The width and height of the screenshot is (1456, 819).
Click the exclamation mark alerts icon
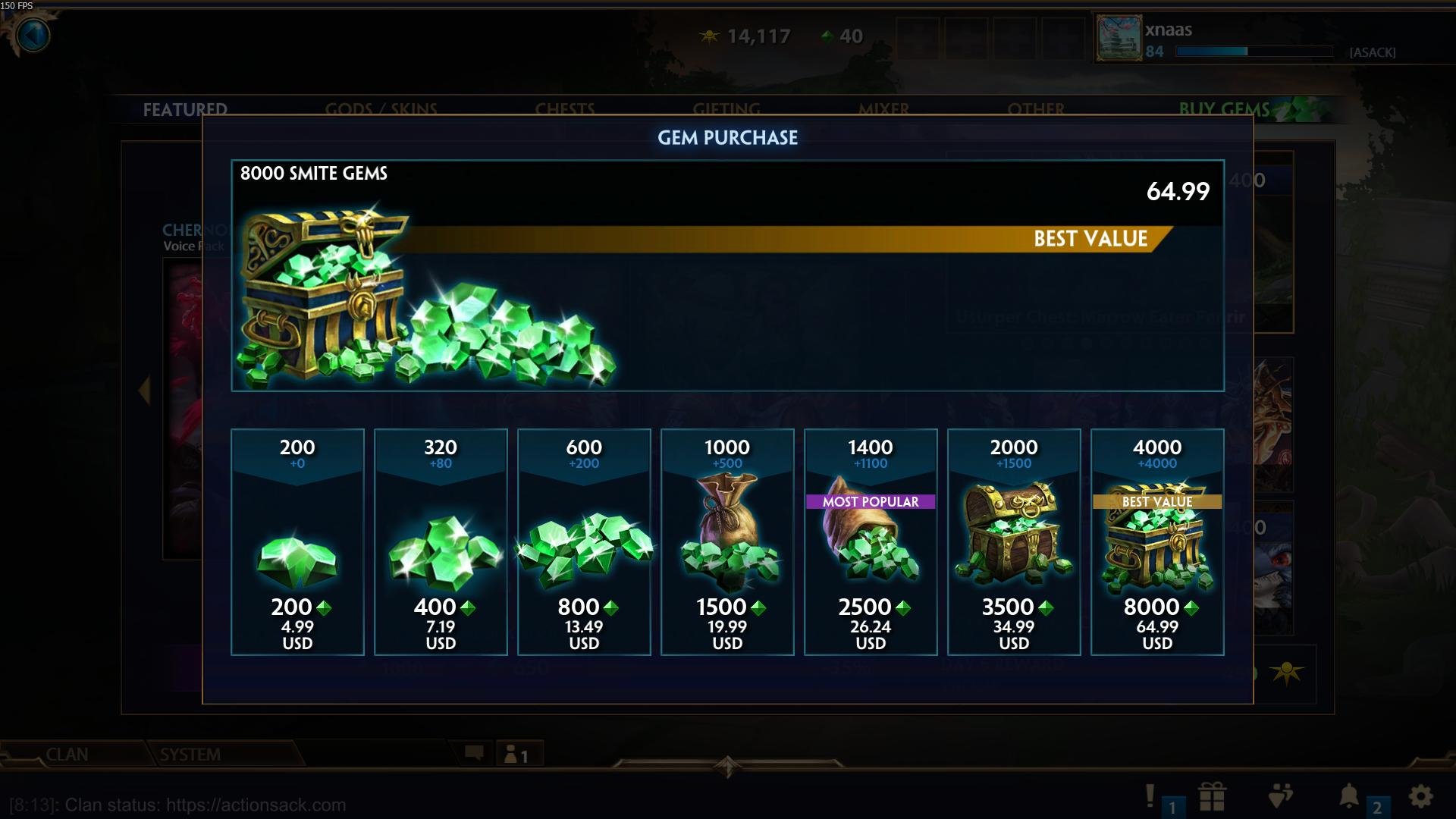(x=1150, y=795)
